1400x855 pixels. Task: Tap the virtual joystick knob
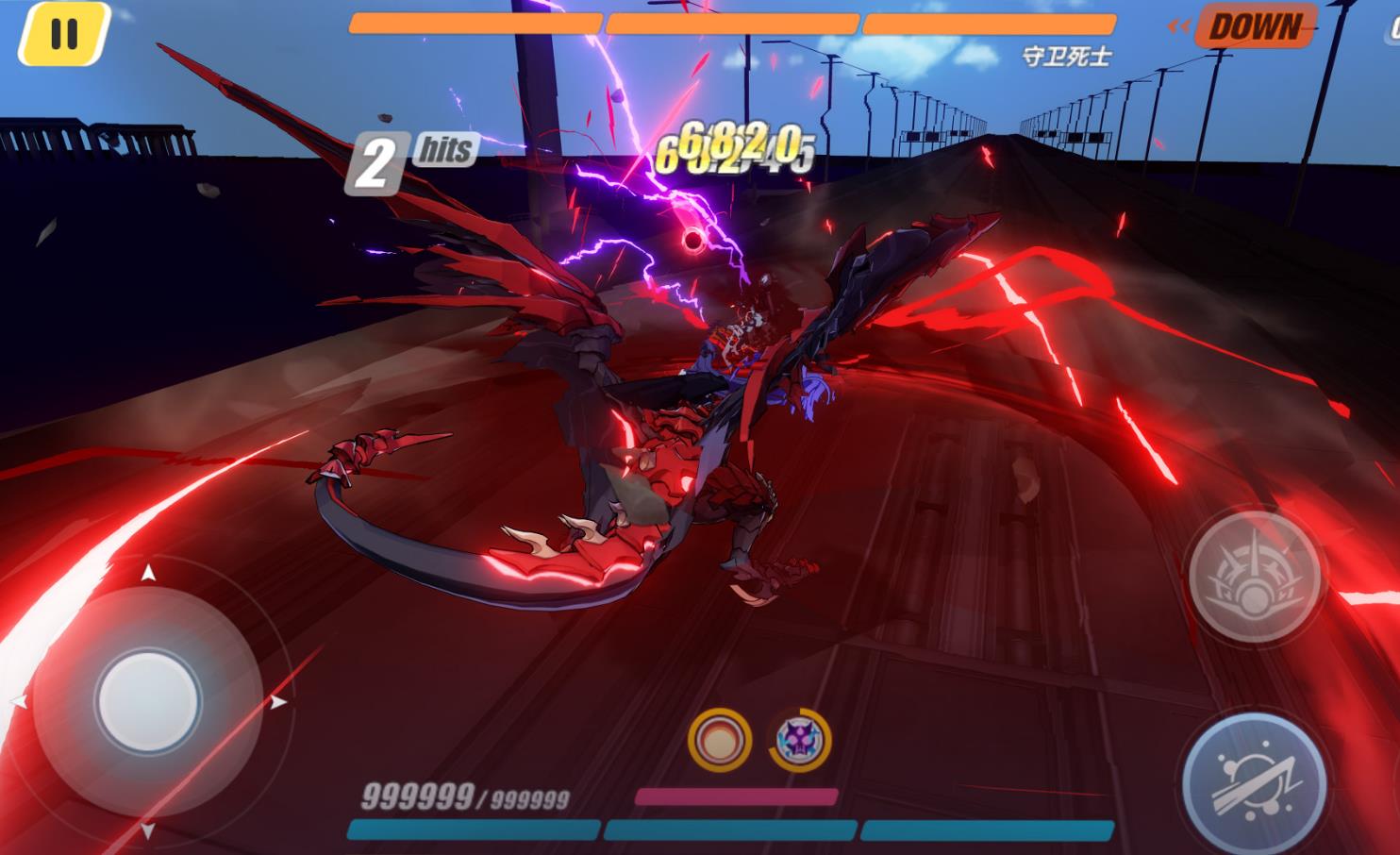[x=148, y=700]
